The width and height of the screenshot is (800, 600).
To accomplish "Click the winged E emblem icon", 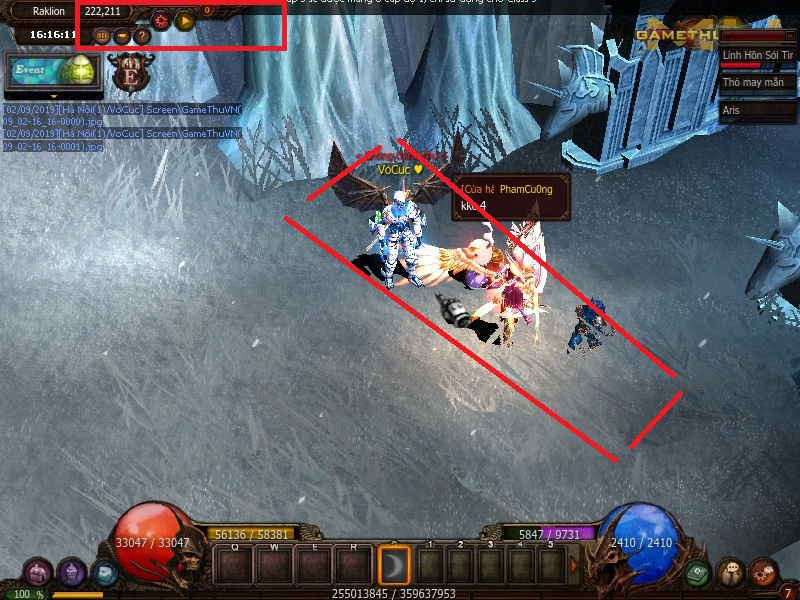I will point(128,71).
